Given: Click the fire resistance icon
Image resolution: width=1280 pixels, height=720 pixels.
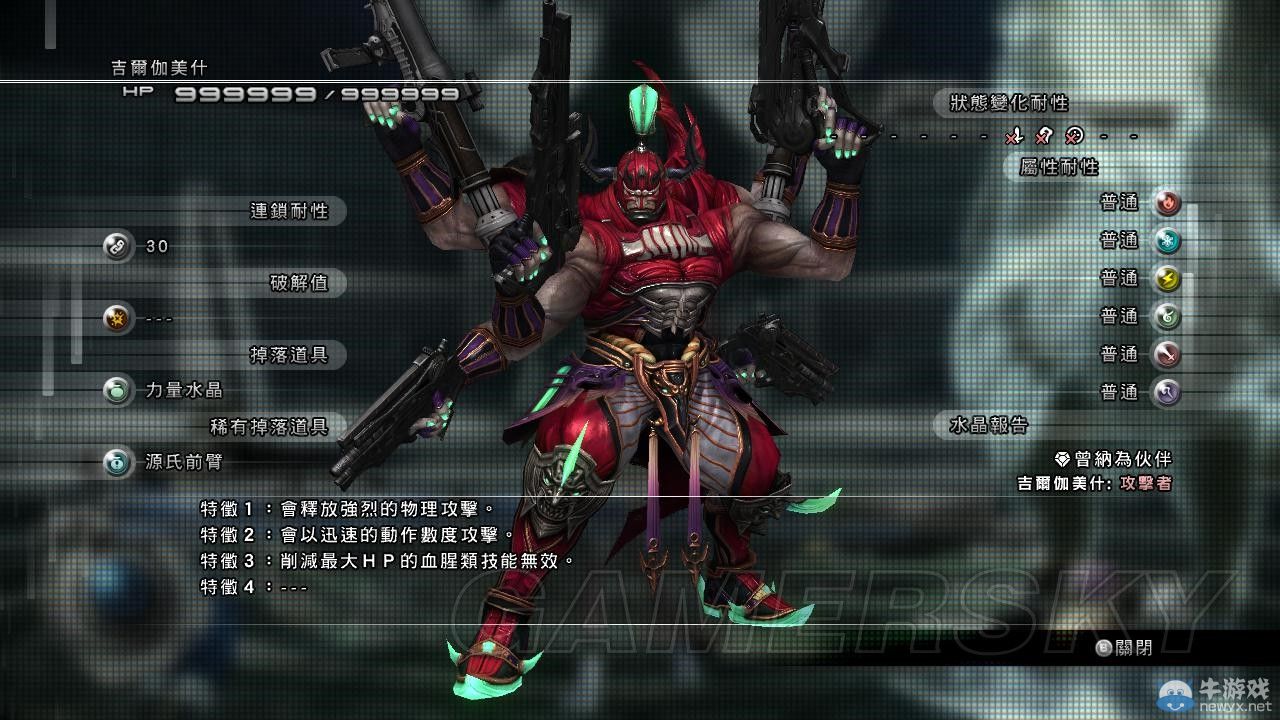Looking at the screenshot, I should tap(1166, 204).
